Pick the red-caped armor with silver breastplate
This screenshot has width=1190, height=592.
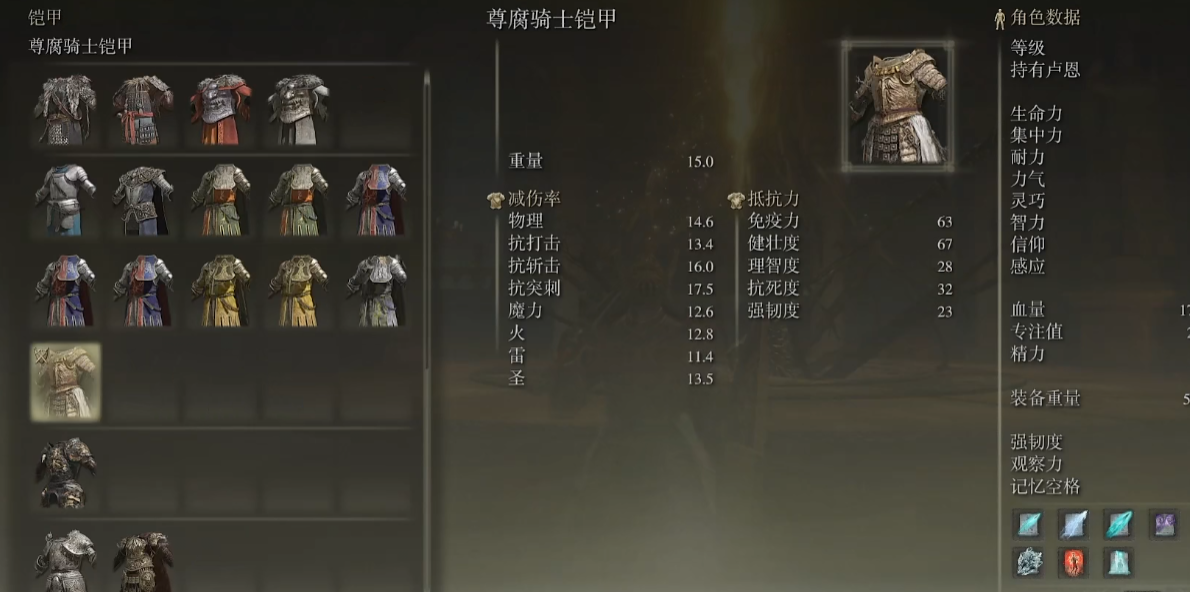pos(221,109)
